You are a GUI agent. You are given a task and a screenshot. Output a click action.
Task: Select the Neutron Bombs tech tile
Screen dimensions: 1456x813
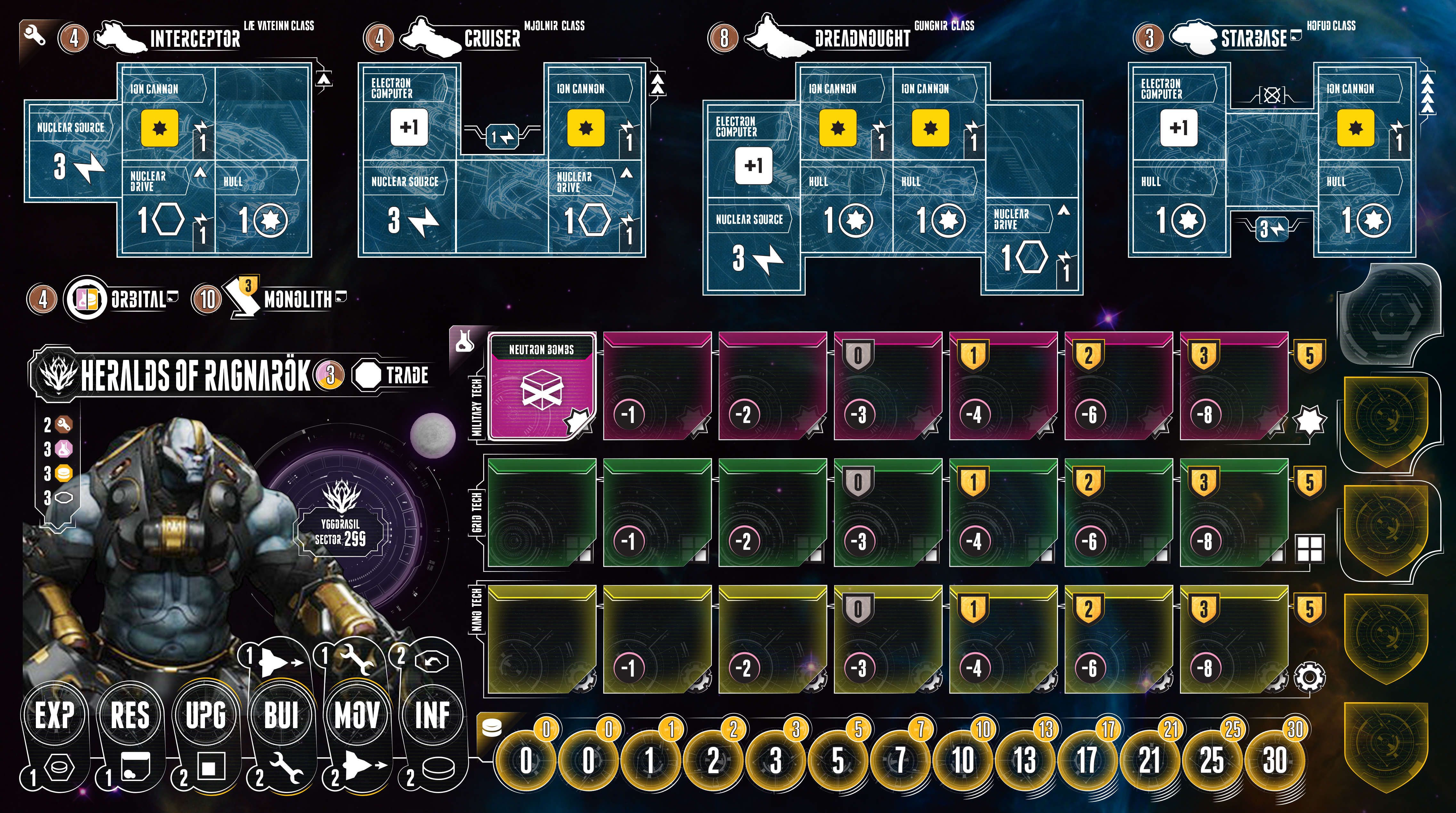click(x=541, y=386)
